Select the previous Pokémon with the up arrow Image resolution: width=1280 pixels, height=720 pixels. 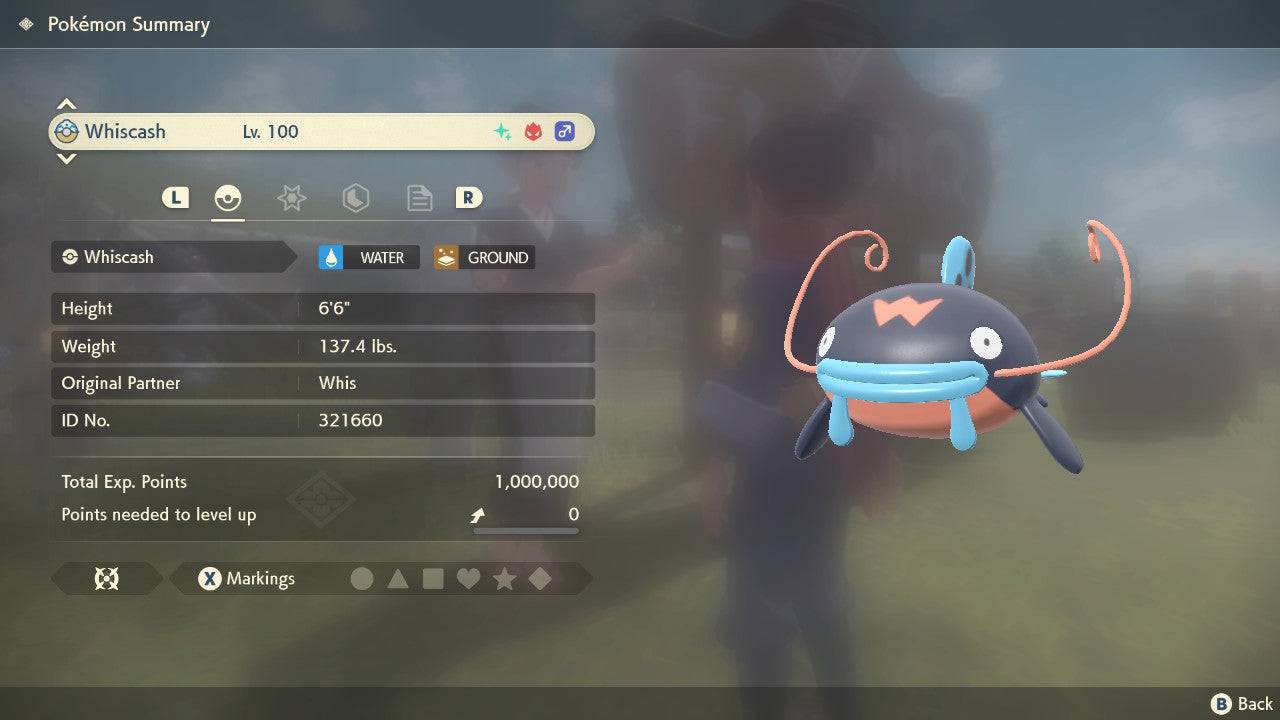(x=66, y=104)
